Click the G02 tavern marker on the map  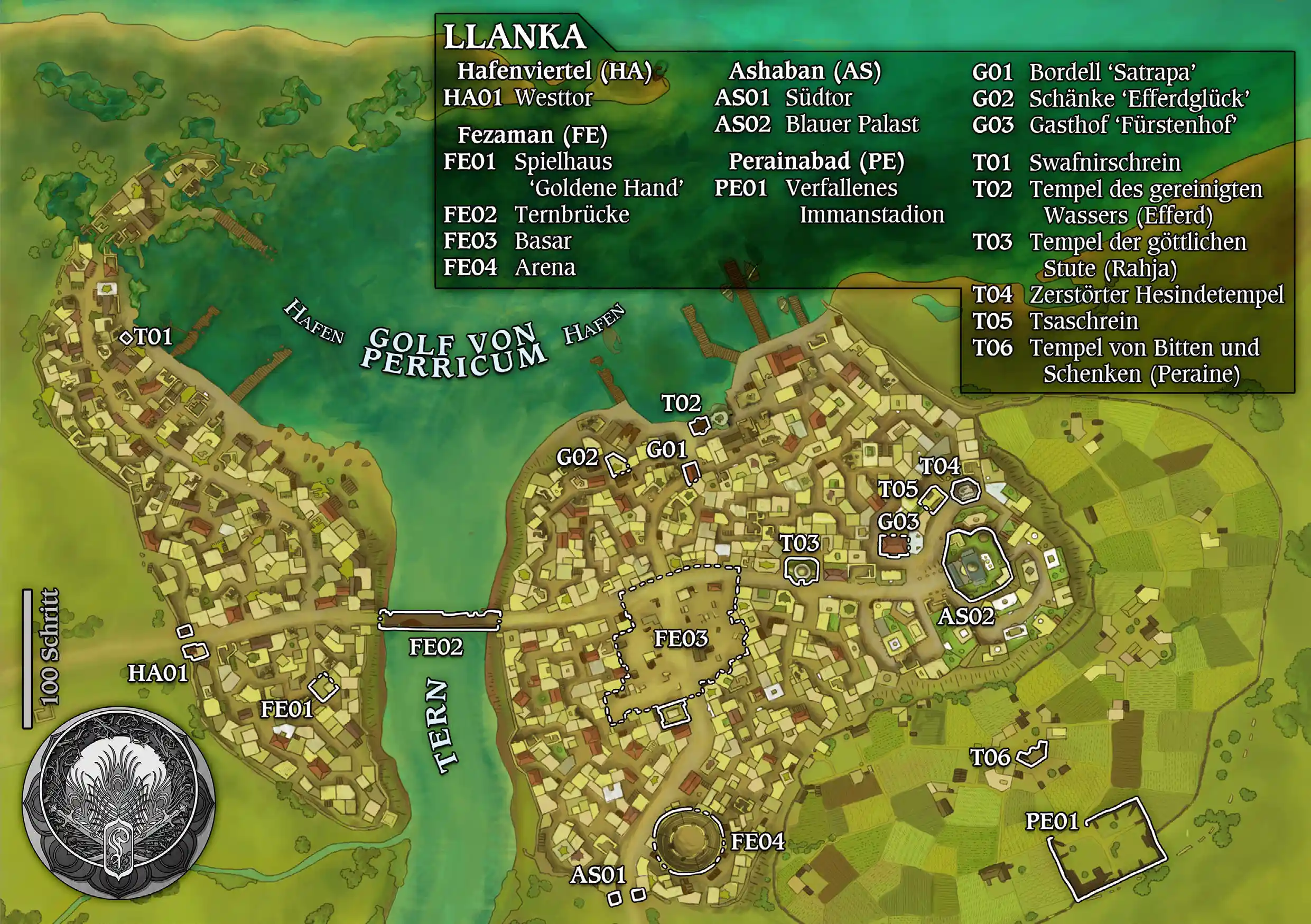coord(617,464)
